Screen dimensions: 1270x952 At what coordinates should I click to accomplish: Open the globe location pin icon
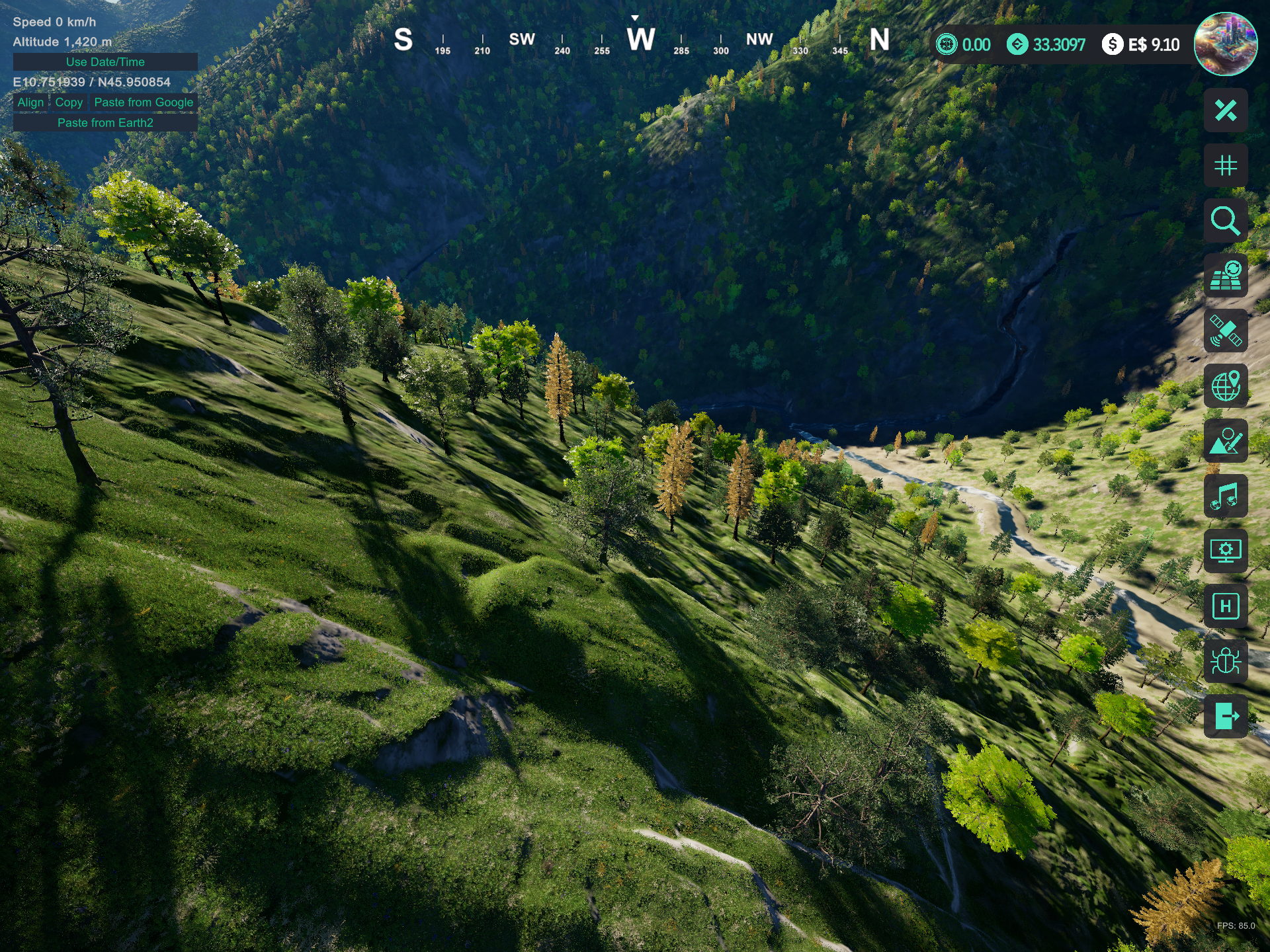(1225, 386)
